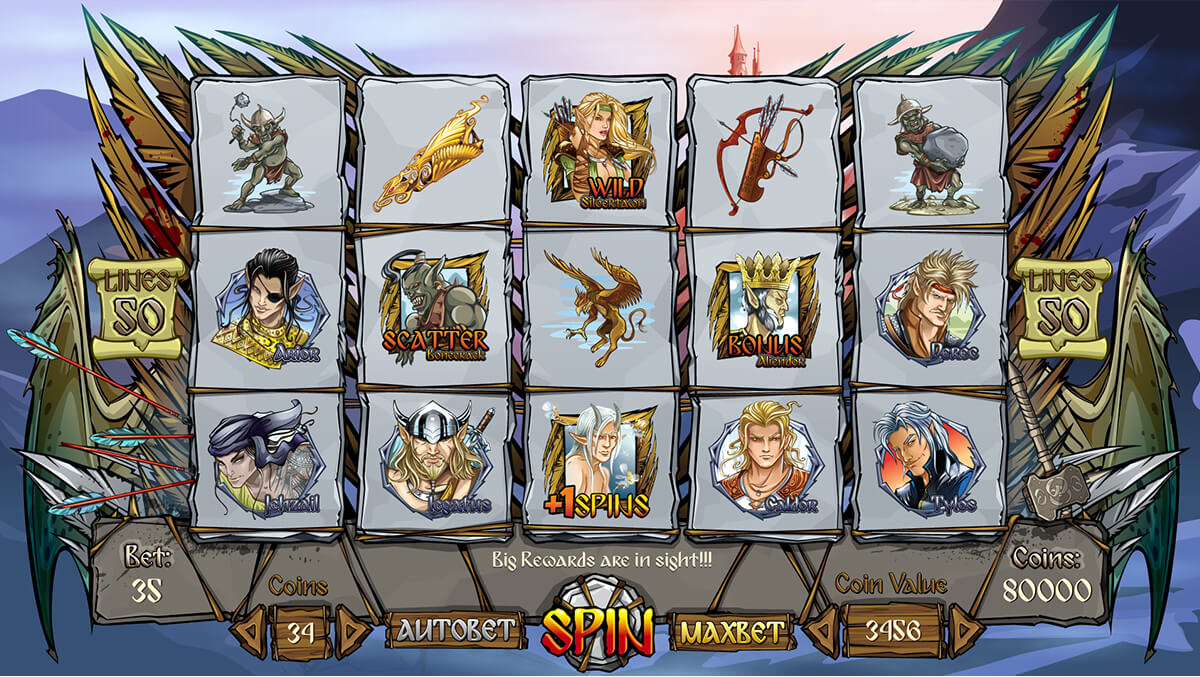Hit the SPIN button
Screen dimensions: 1200x677
597,630
